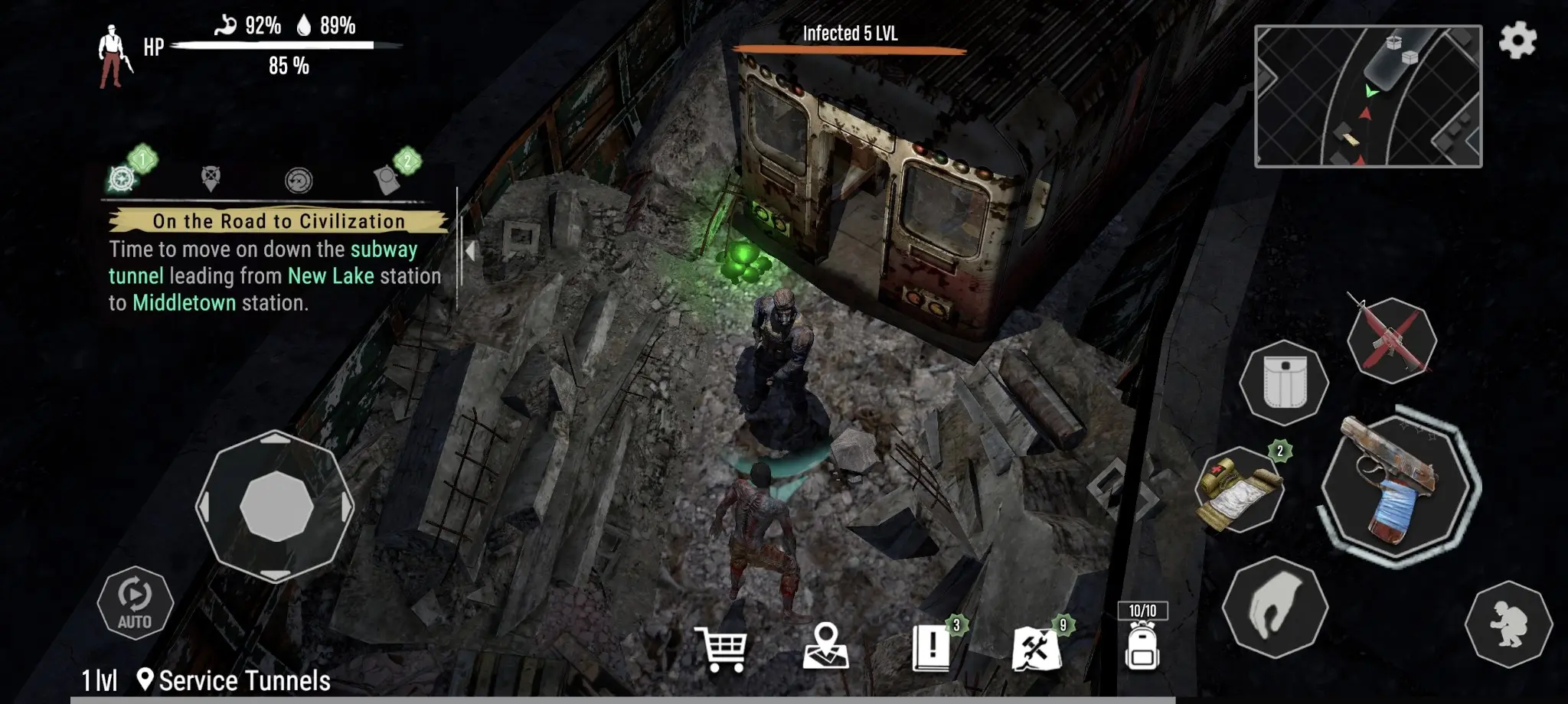Toggle the crouch sneak button
The width and height of the screenshot is (1568, 704).
tap(1508, 624)
